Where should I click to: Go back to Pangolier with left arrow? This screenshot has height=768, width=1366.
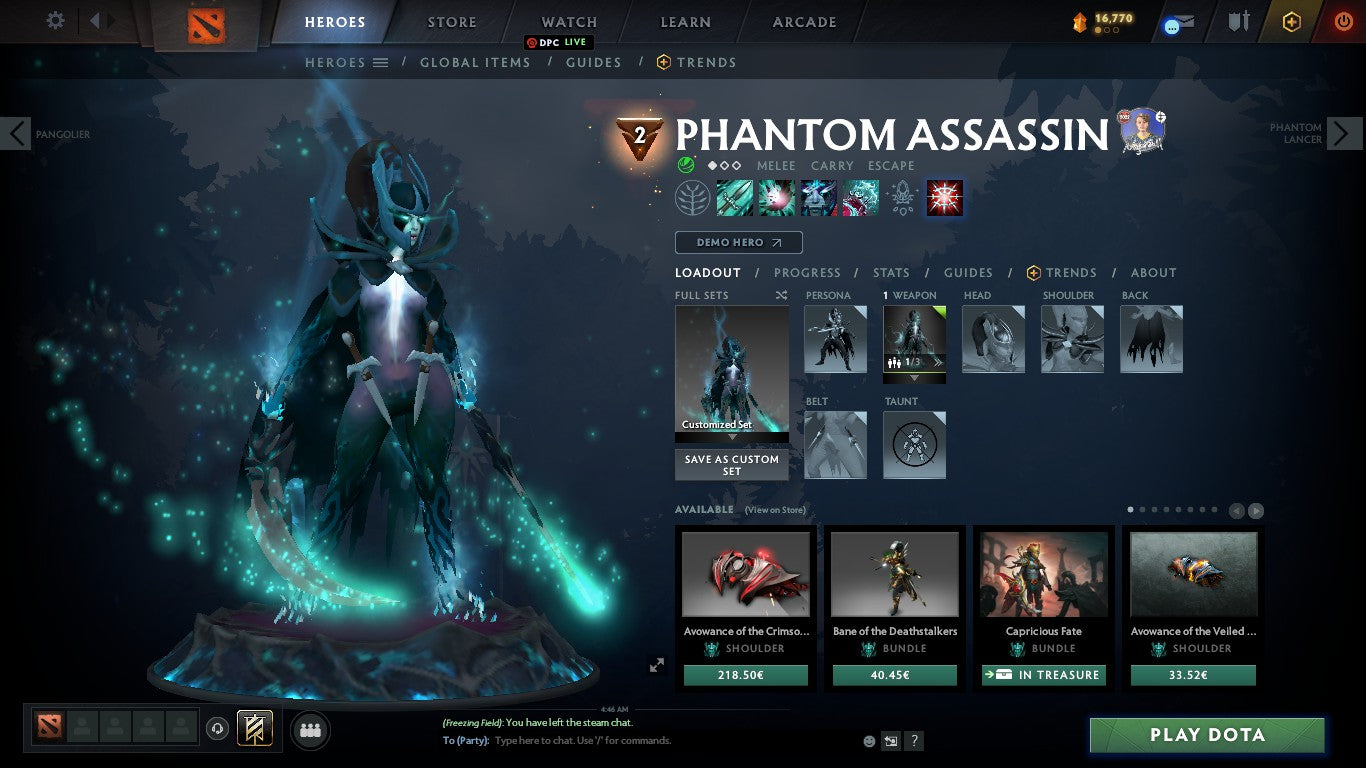[17, 133]
